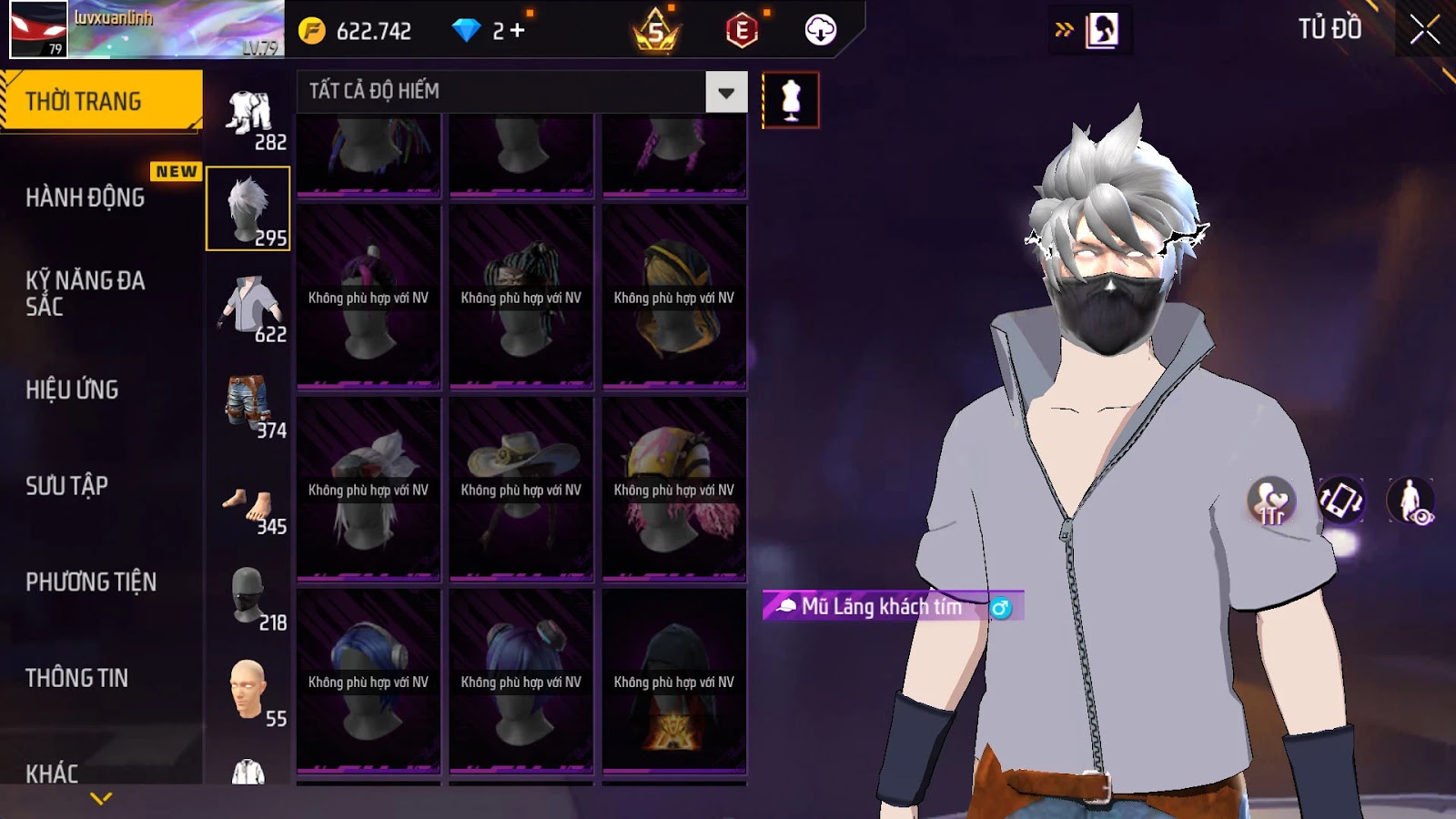Select the cowboy hat item tile
The height and width of the screenshot is (819, 1456).
point(521,489)
